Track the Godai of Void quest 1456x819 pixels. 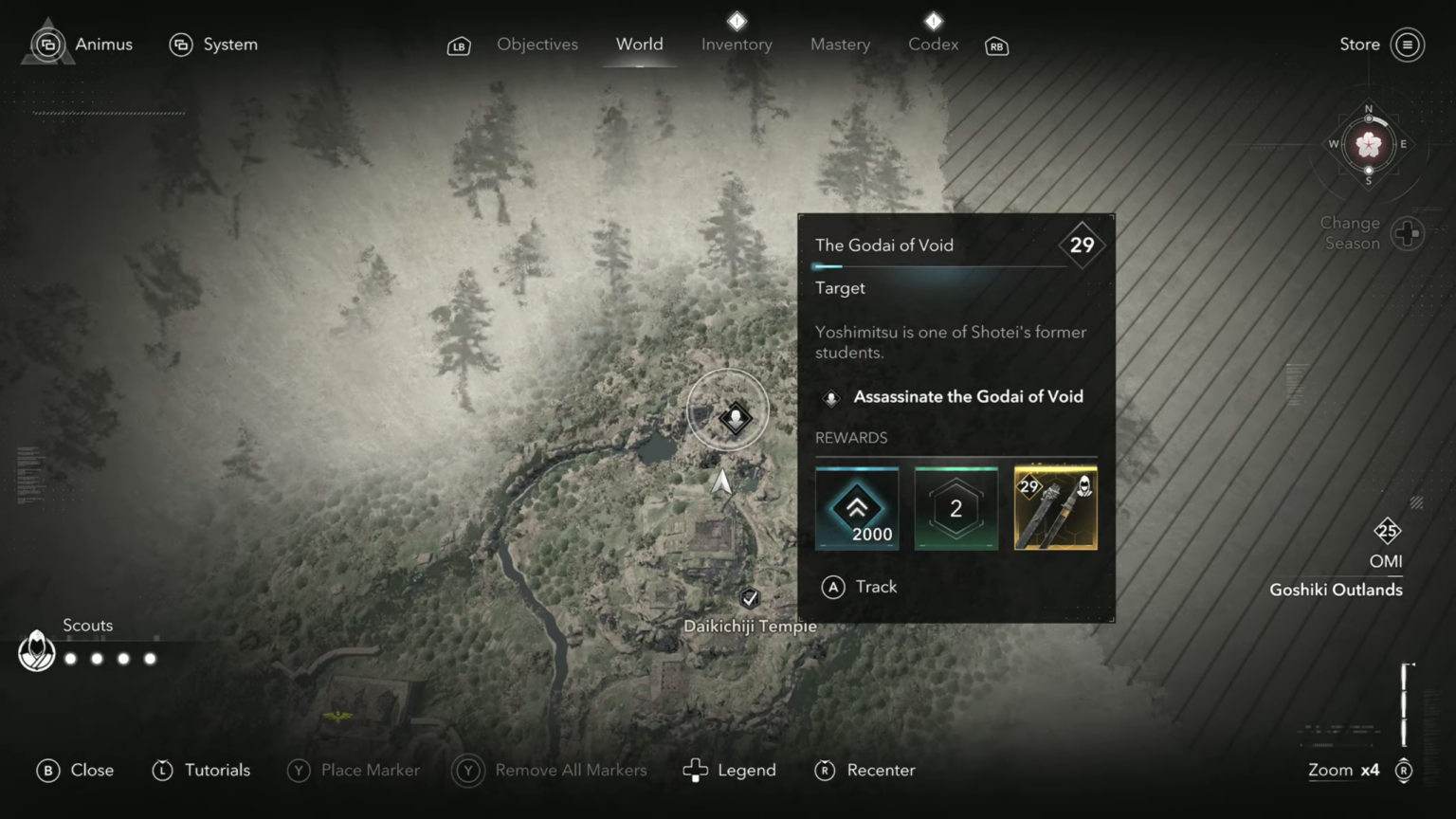point(859,587)
